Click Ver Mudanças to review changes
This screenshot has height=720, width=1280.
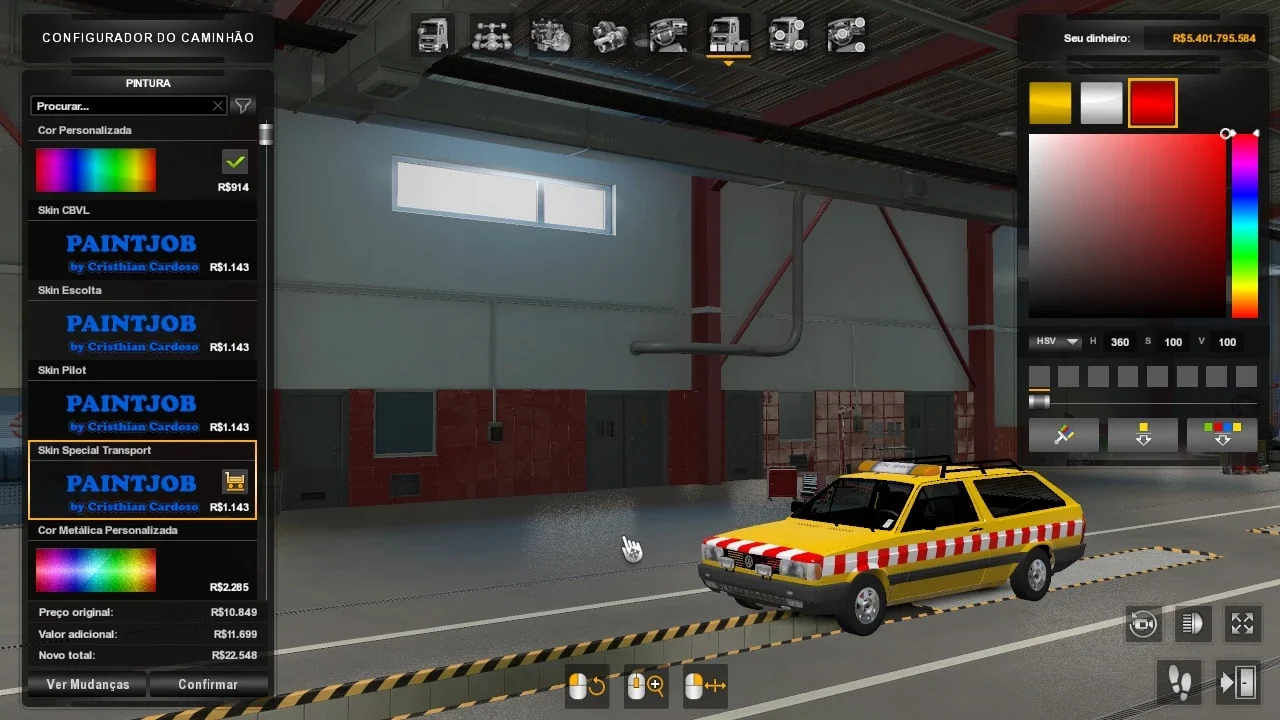(x=87, y=684)
